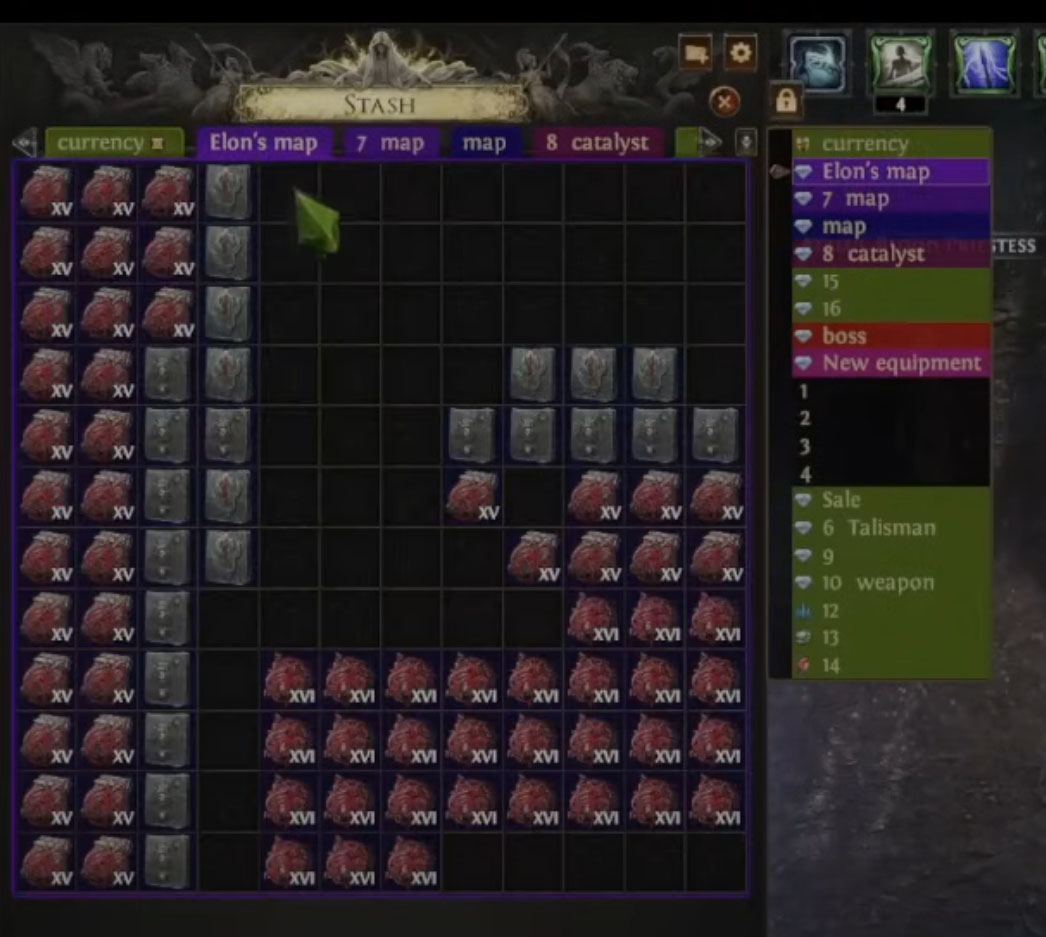This screenshot has height=937, width=1046.
Task: Show more tabs with the right arrow
Action: pyautogui.click(x=709, y=143)
